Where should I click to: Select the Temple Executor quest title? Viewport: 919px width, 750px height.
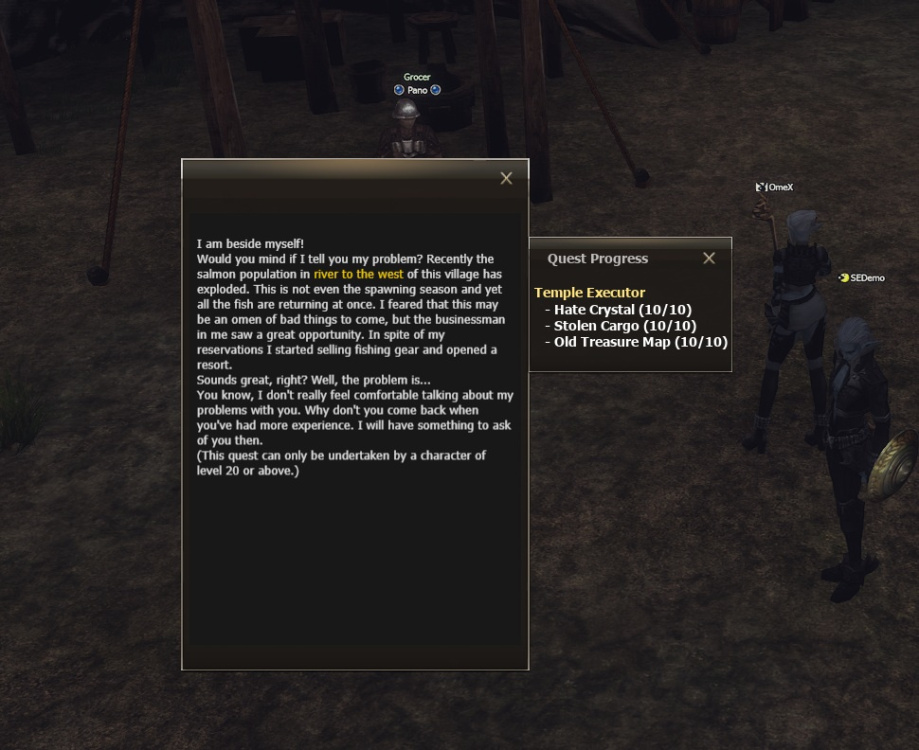(590, 293)
